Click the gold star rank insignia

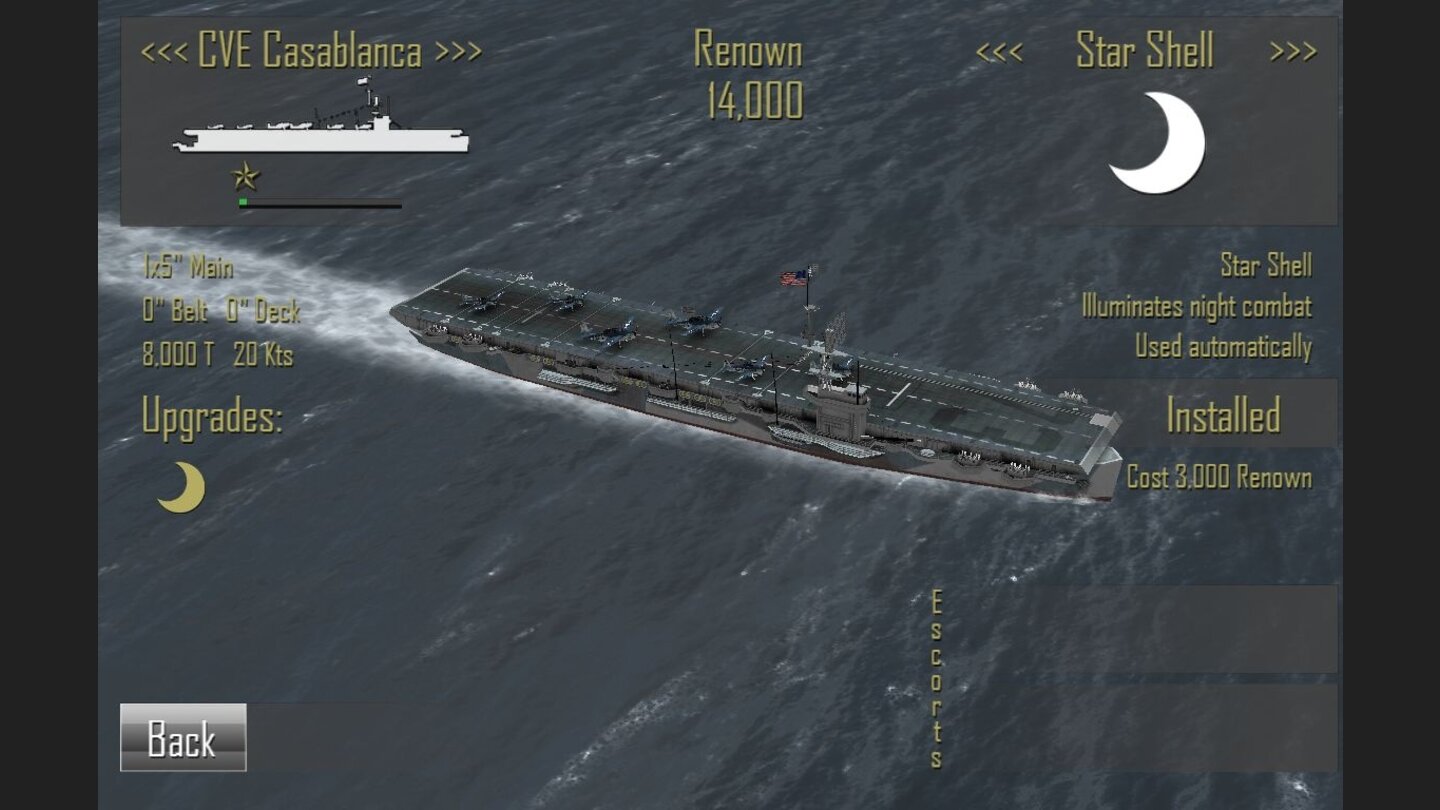coord(244,178)
